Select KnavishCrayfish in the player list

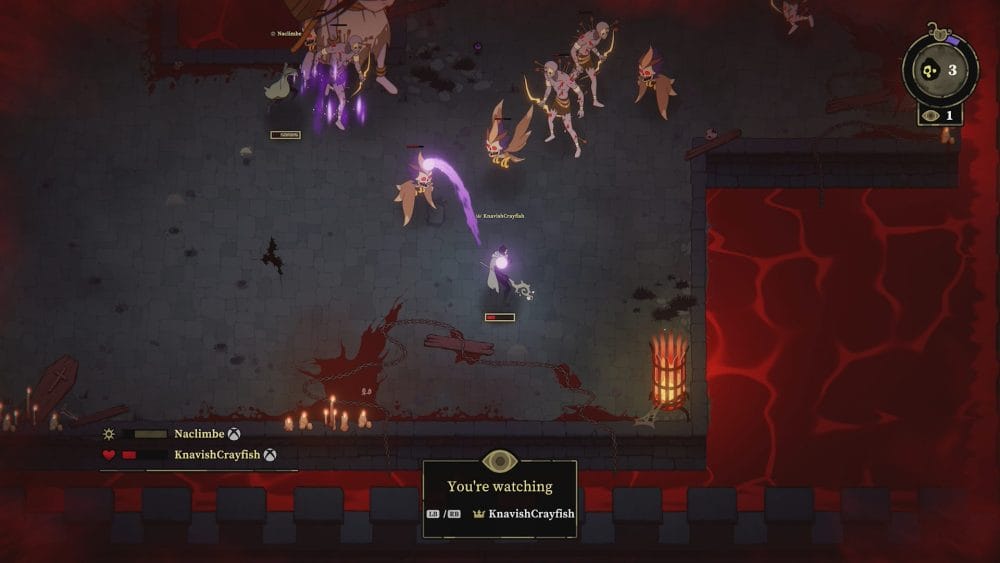pyautogui.click(x=218, y=454)
